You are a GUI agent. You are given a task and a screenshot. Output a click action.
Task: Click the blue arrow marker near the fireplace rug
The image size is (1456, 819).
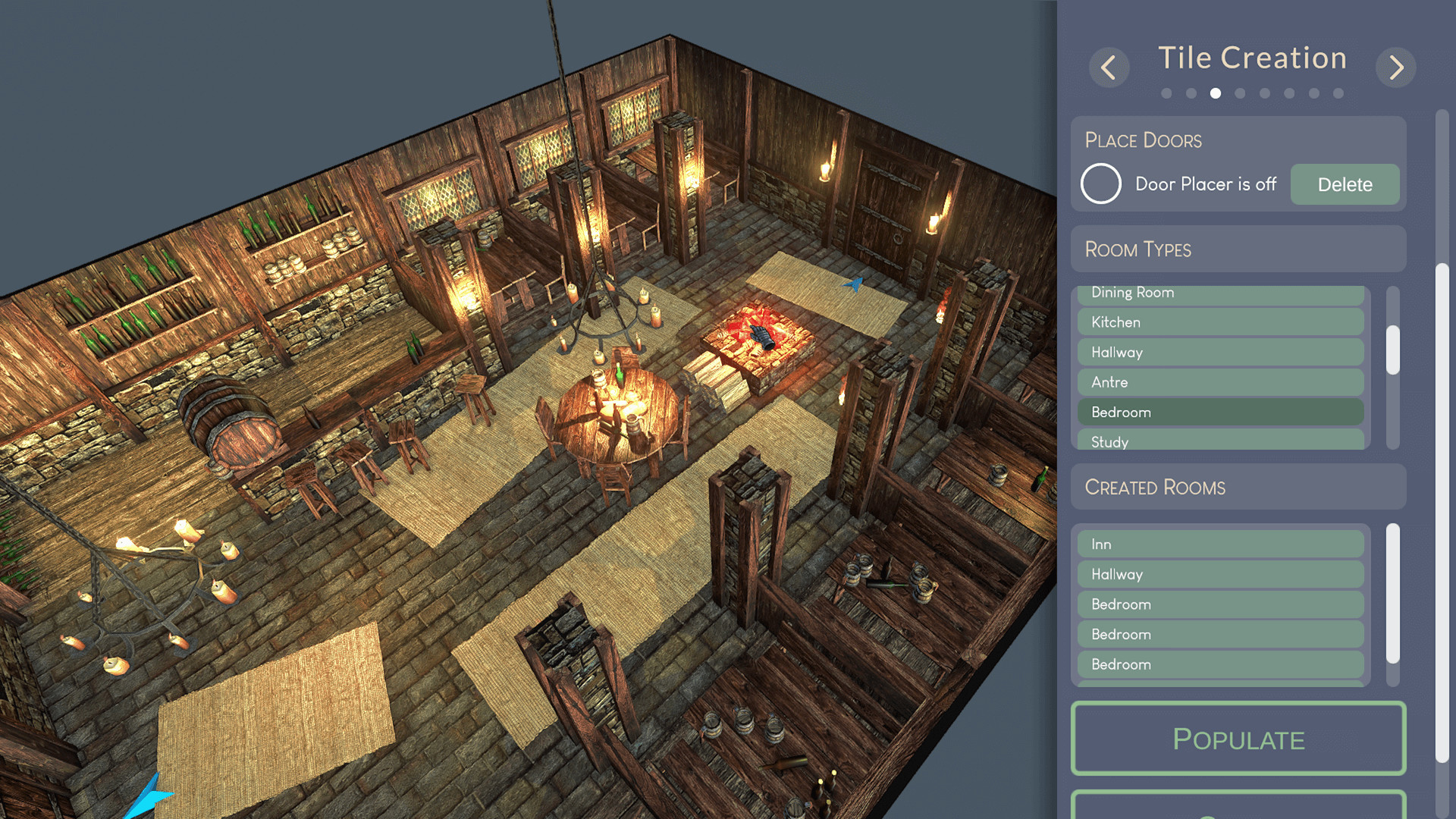(852, 284)
